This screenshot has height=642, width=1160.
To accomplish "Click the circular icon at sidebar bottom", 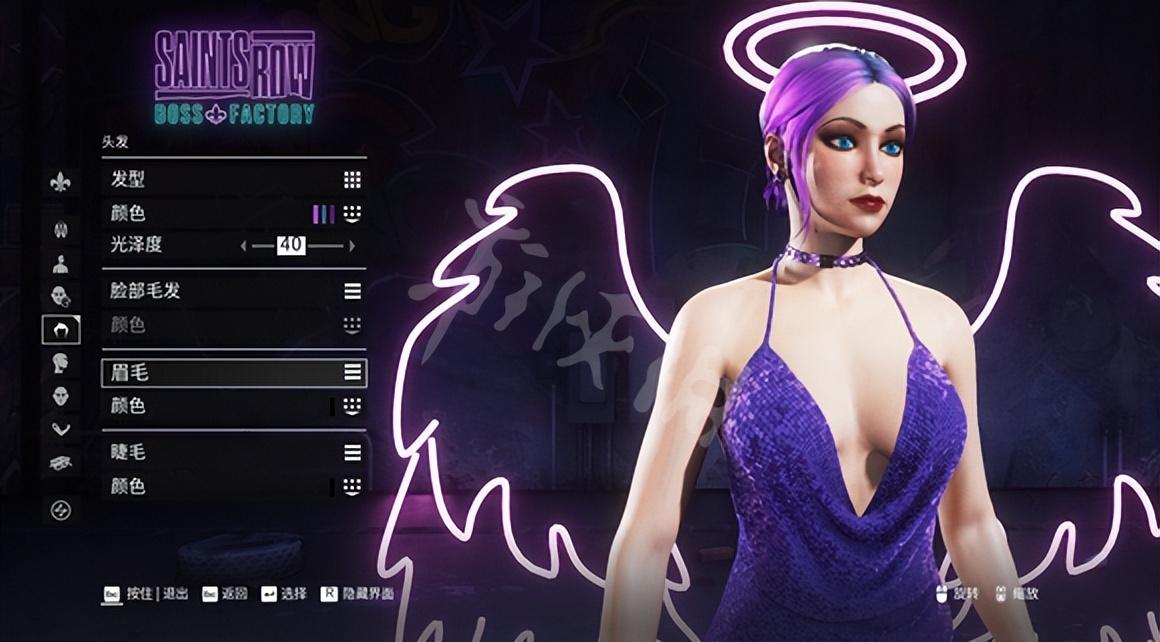I will click(x=61, y=510).
